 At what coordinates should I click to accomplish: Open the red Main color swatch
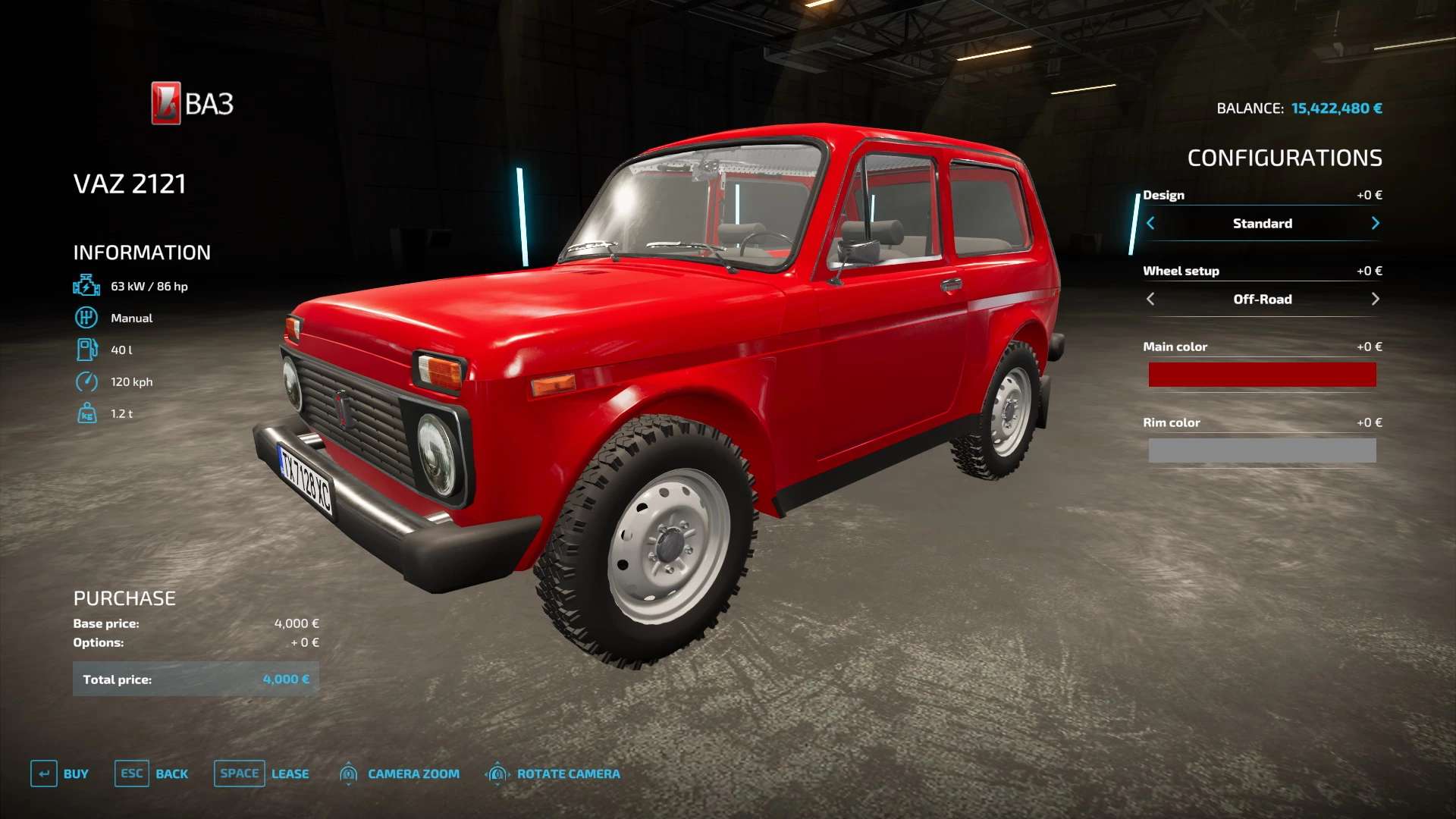coord(1262,375)
